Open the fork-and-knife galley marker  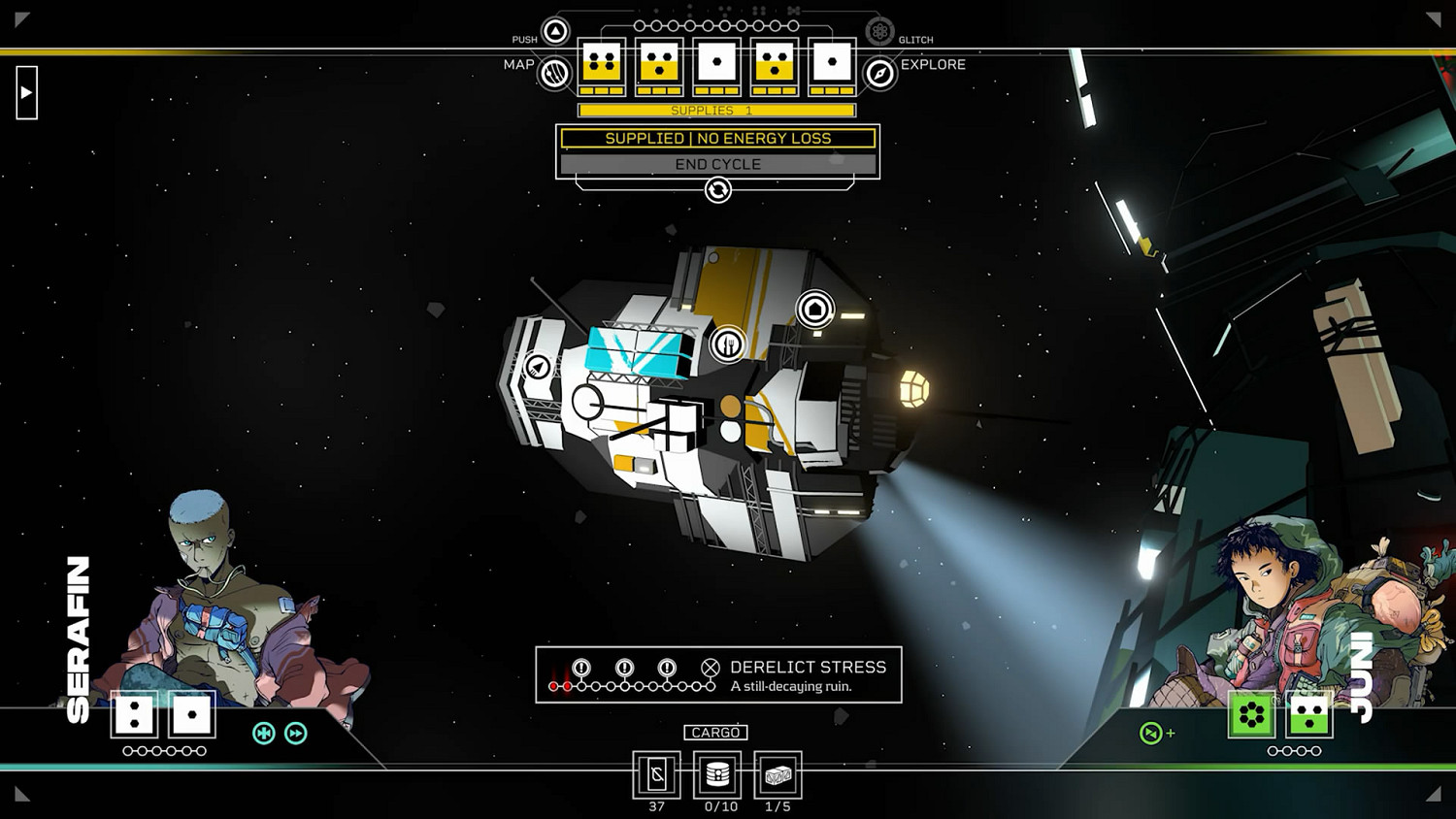coord(727,344)
